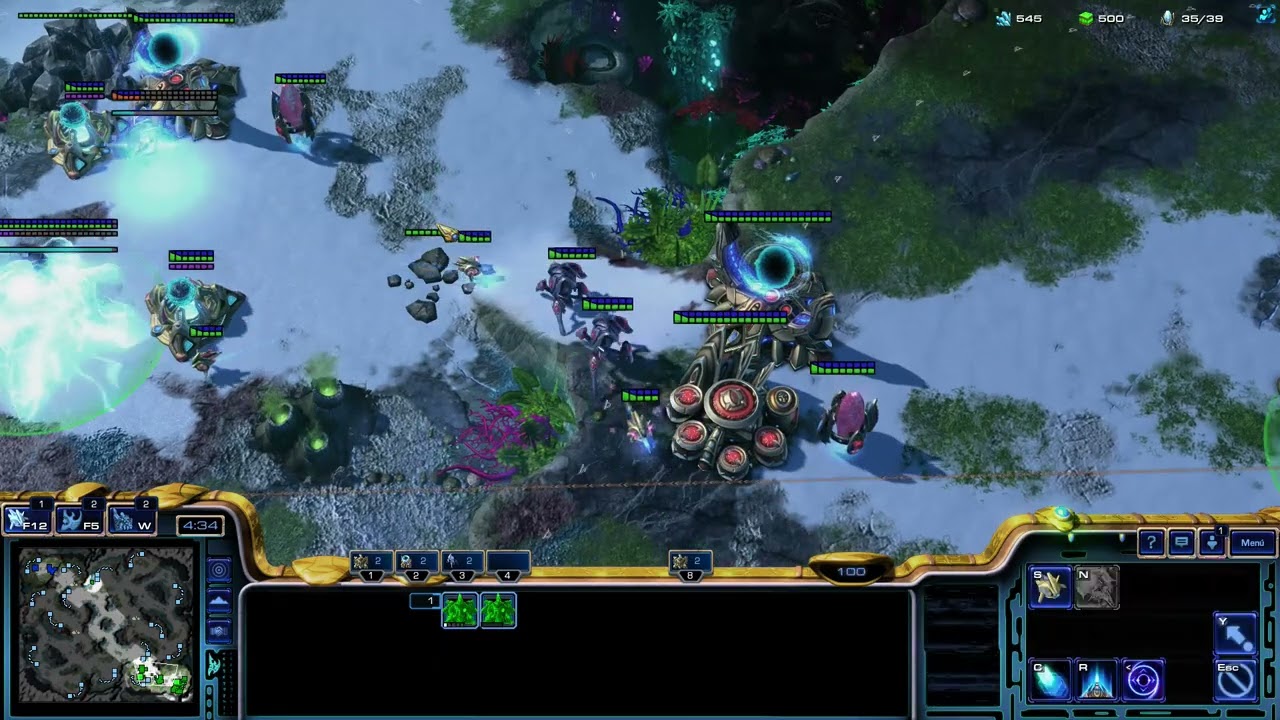Screen dimensions: 1280x720
Task: Build a Probe from the command card
Action: pyautogui.click(x=1050, y=588)
